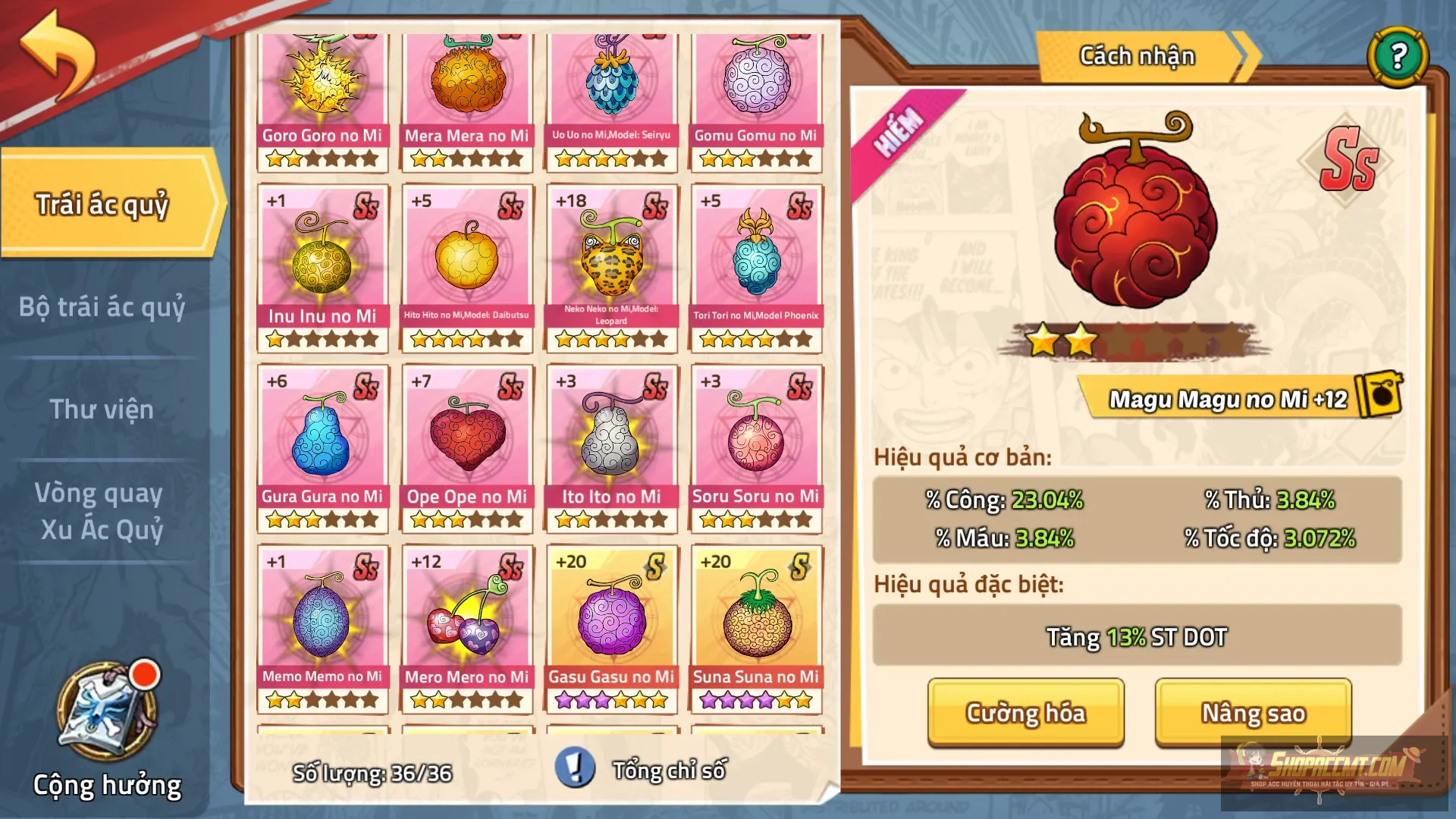
Task: Select the Ope Ope no Mi fruit
Action: (467, 441)
